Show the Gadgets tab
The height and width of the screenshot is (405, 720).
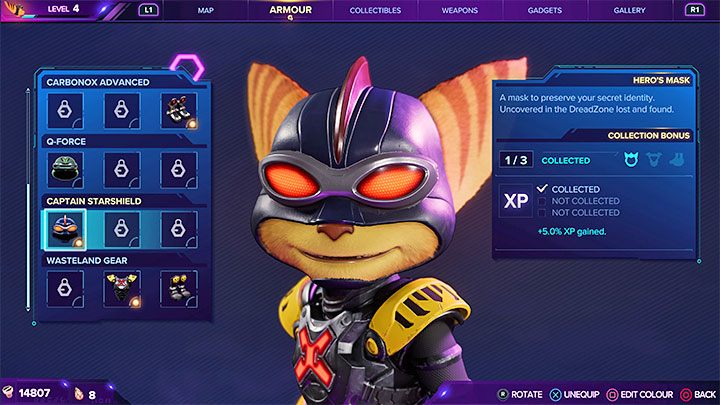tap(544, 11)
